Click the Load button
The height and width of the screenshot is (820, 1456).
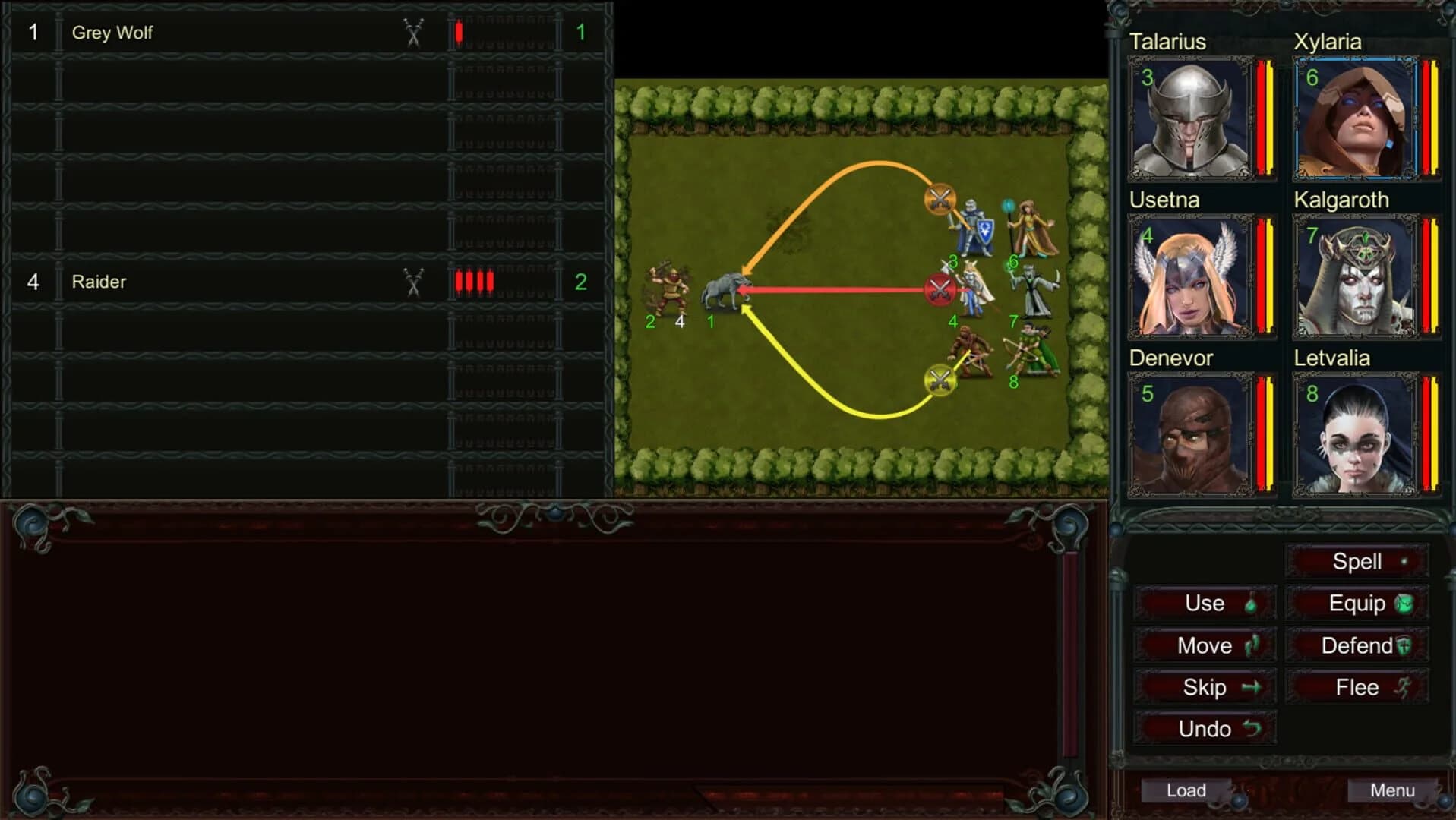coord(1185,790)
